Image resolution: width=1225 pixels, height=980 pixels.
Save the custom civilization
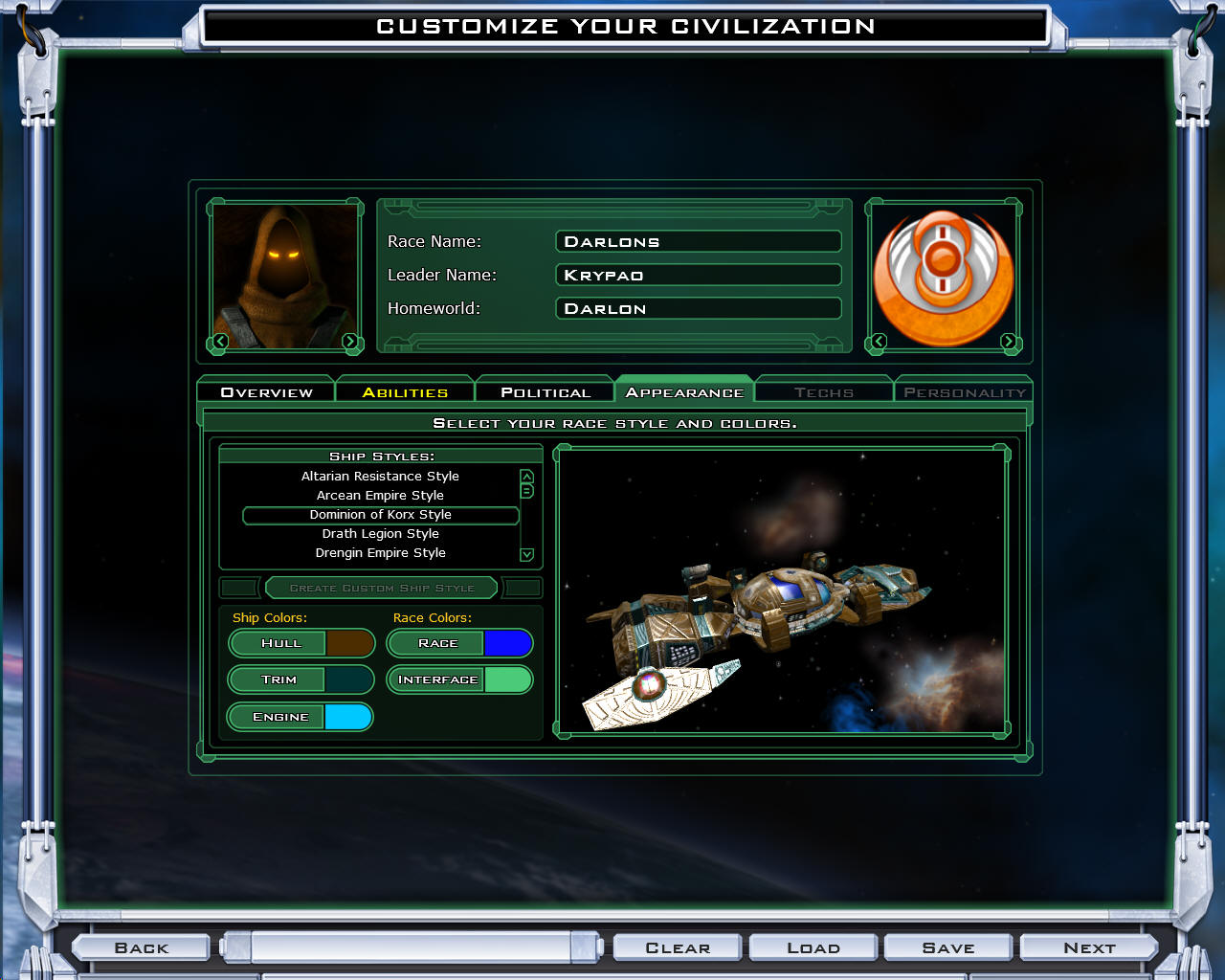point(948,947)
